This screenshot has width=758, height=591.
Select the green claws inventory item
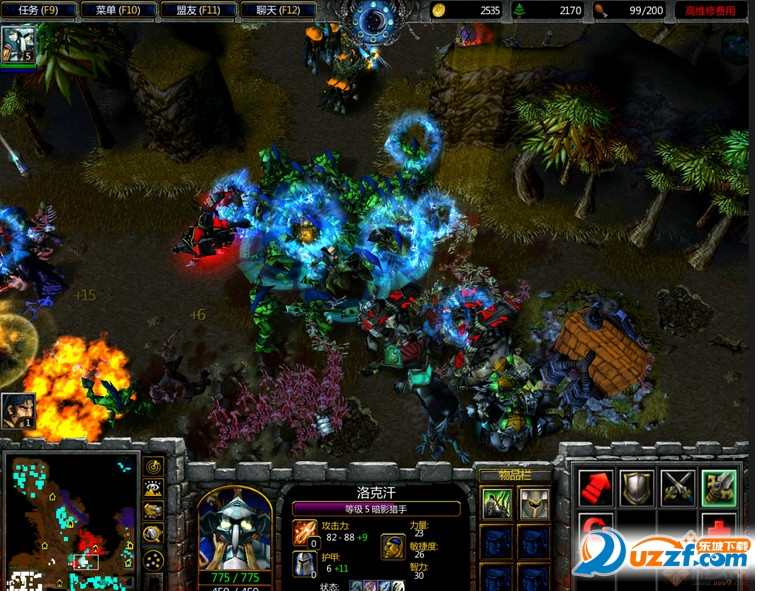coord(497,502)
